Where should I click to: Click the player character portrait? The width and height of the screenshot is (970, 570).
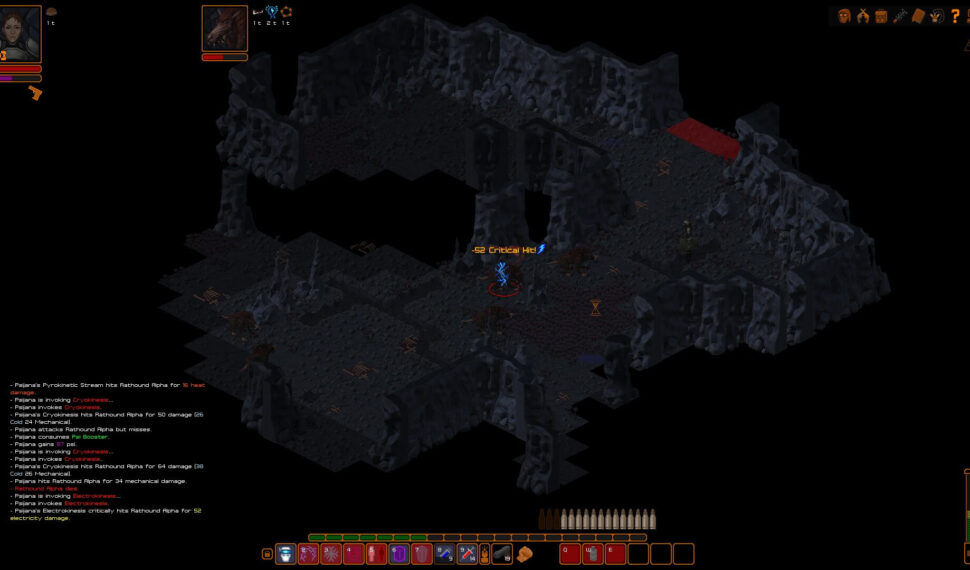tap(21, 34)
